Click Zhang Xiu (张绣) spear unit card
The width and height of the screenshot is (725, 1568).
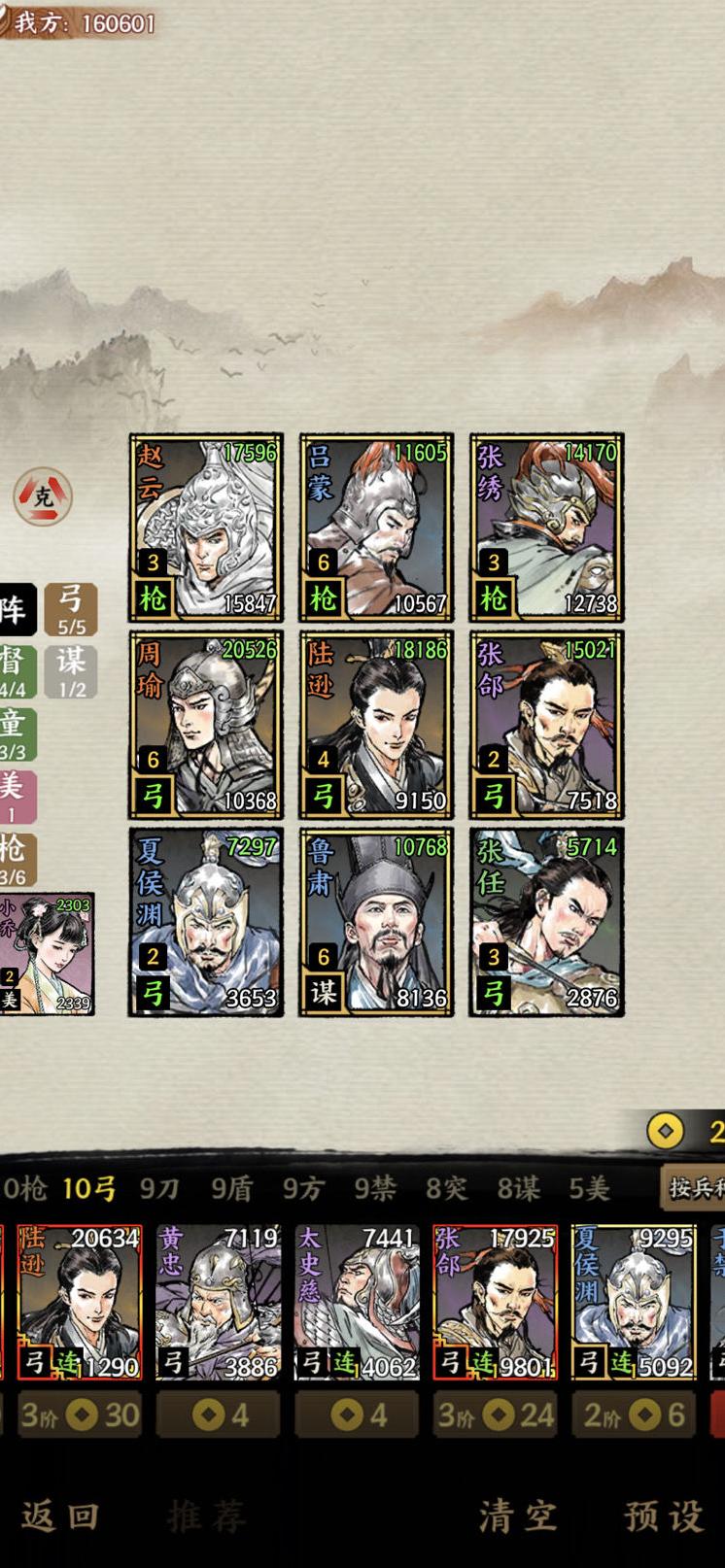546,527
